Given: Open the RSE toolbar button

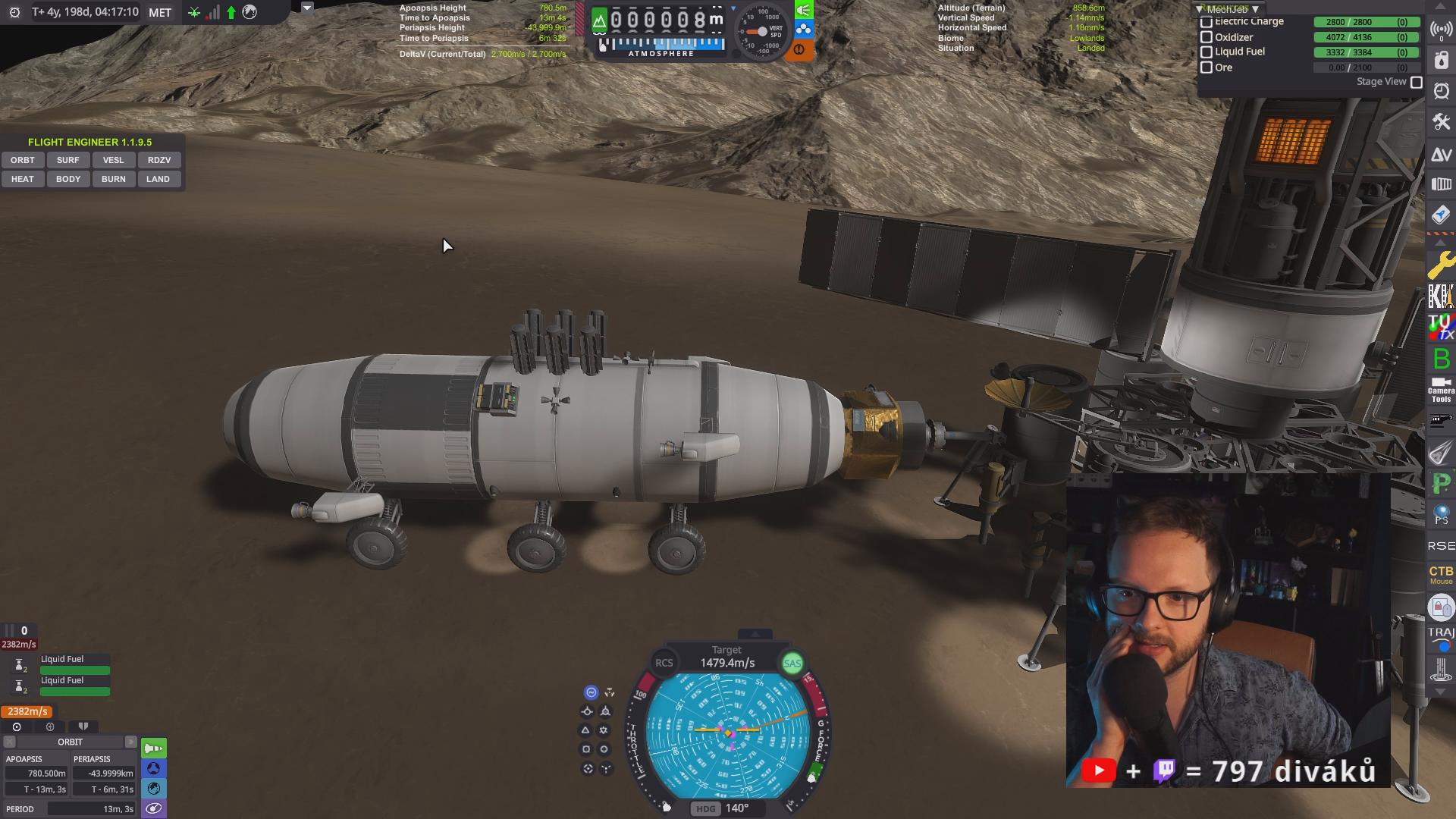Looking at the screenshot, I should (1441, 546).
